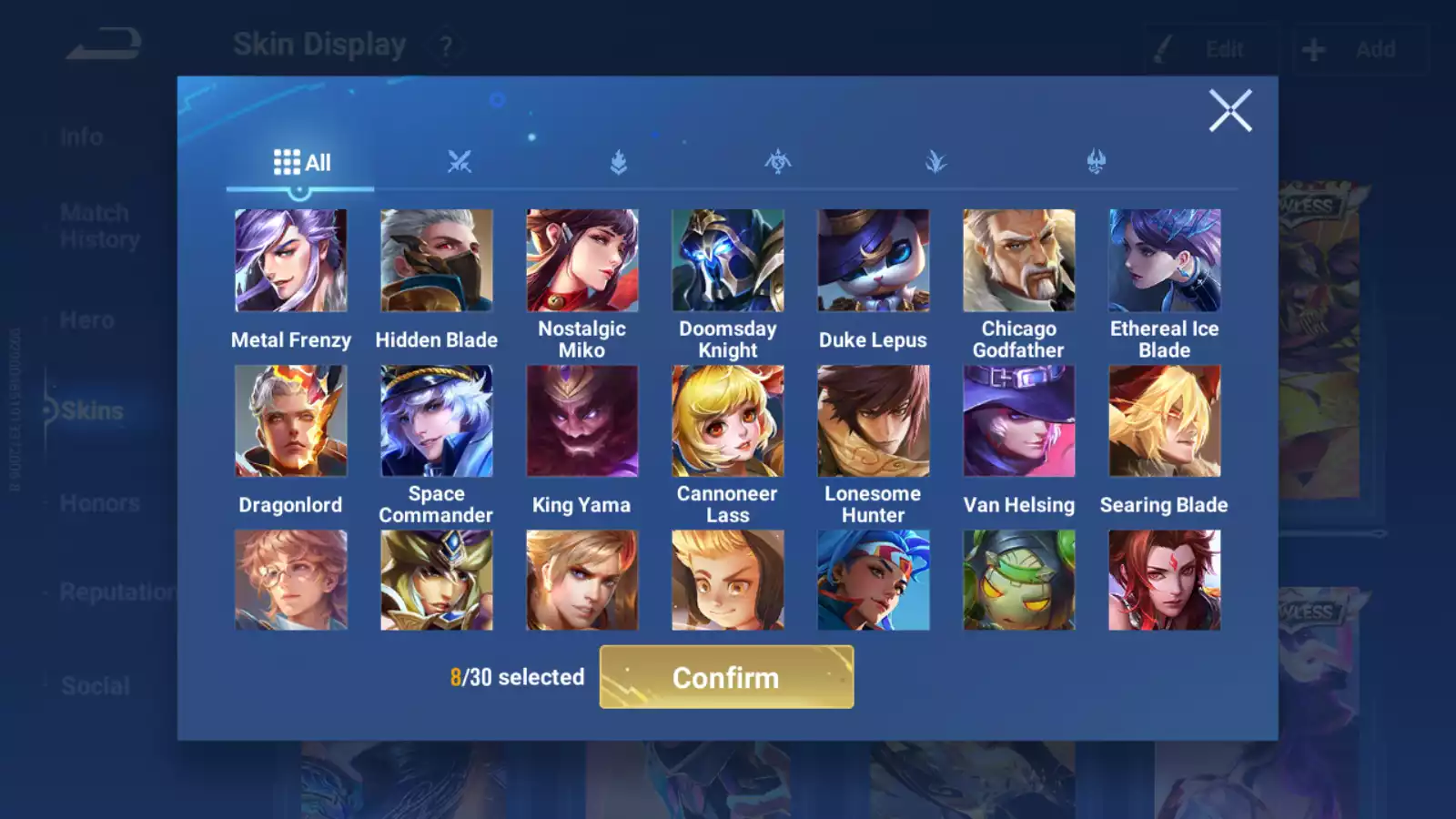Viewport: 1456px width, 819px height.
Task: Toggle selection of the Van Helsing skin
Action: coord(1018,420)
